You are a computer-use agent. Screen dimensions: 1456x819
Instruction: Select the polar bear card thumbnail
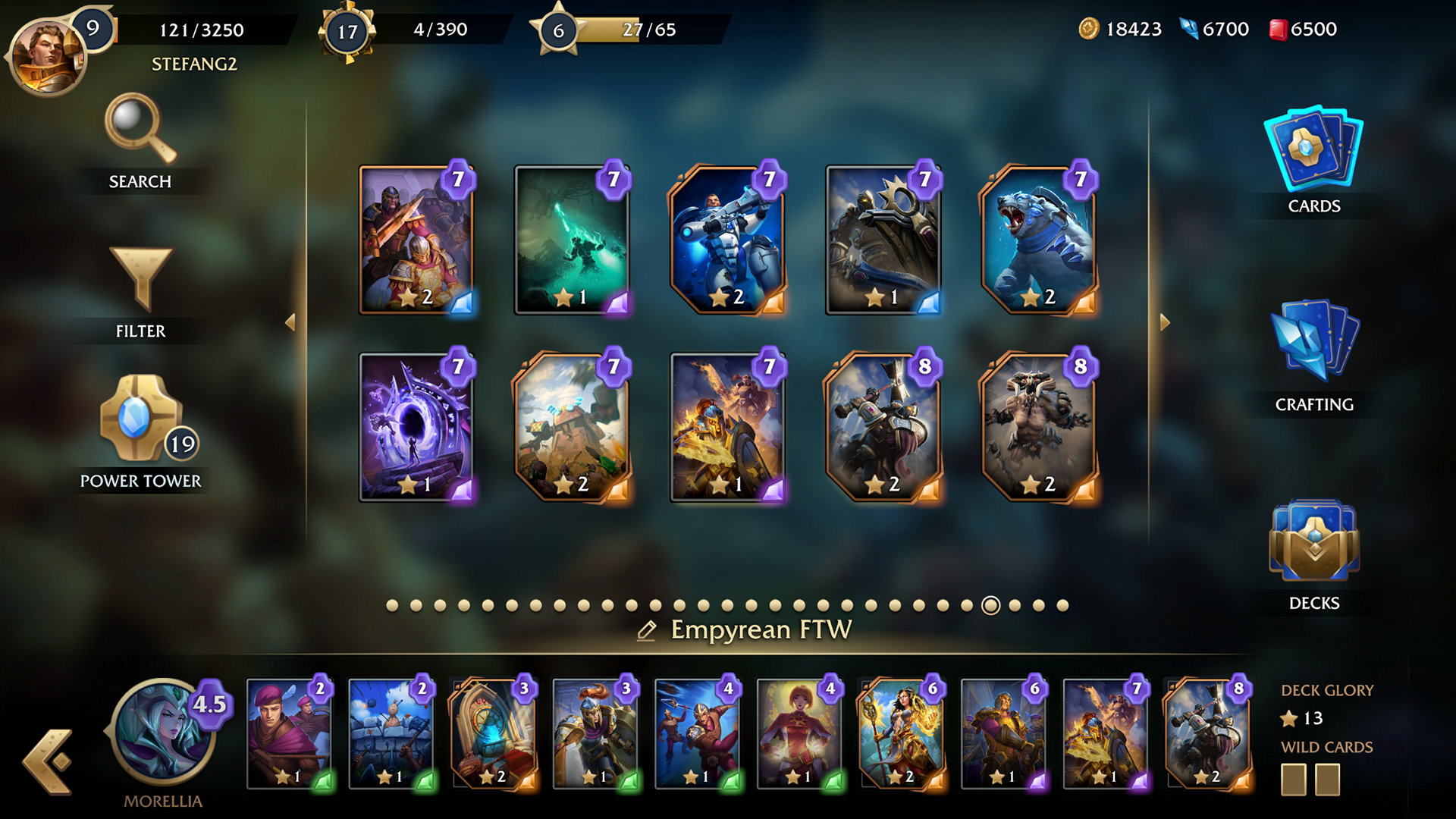[x=1040, y=241]
